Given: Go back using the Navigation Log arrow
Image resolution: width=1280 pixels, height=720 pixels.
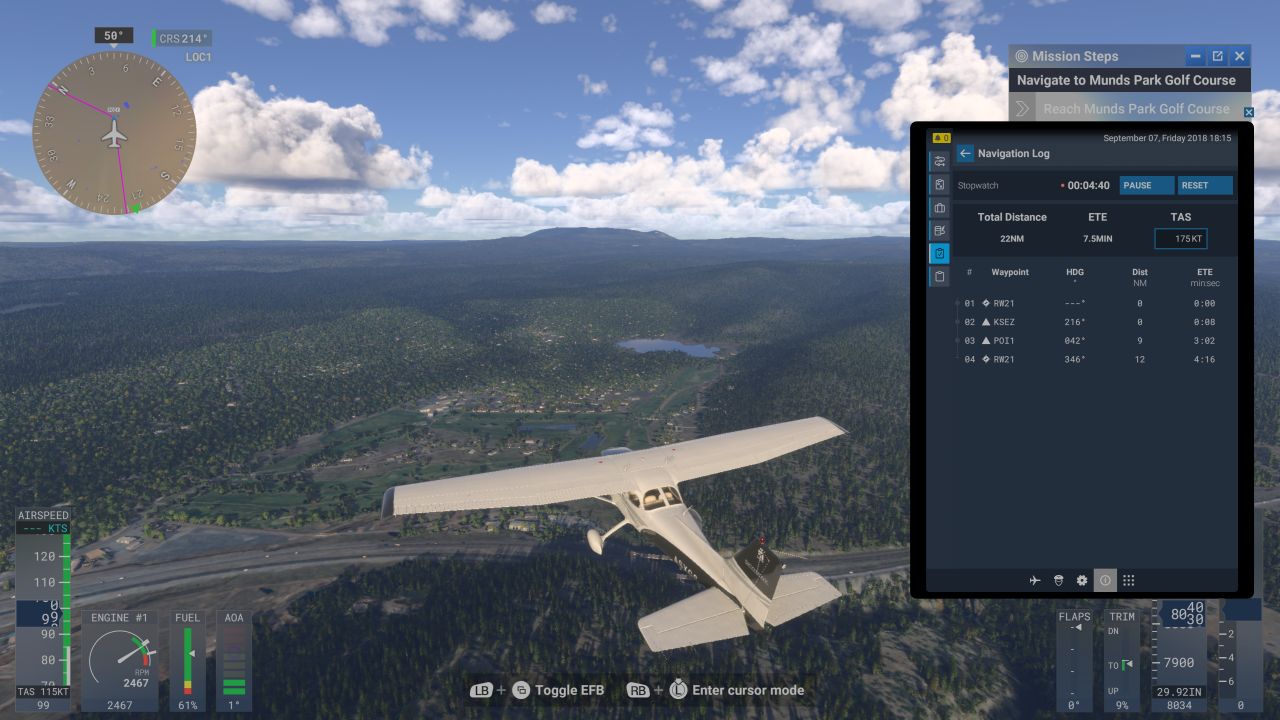Looking at the screenshot, I should [965, 153].
